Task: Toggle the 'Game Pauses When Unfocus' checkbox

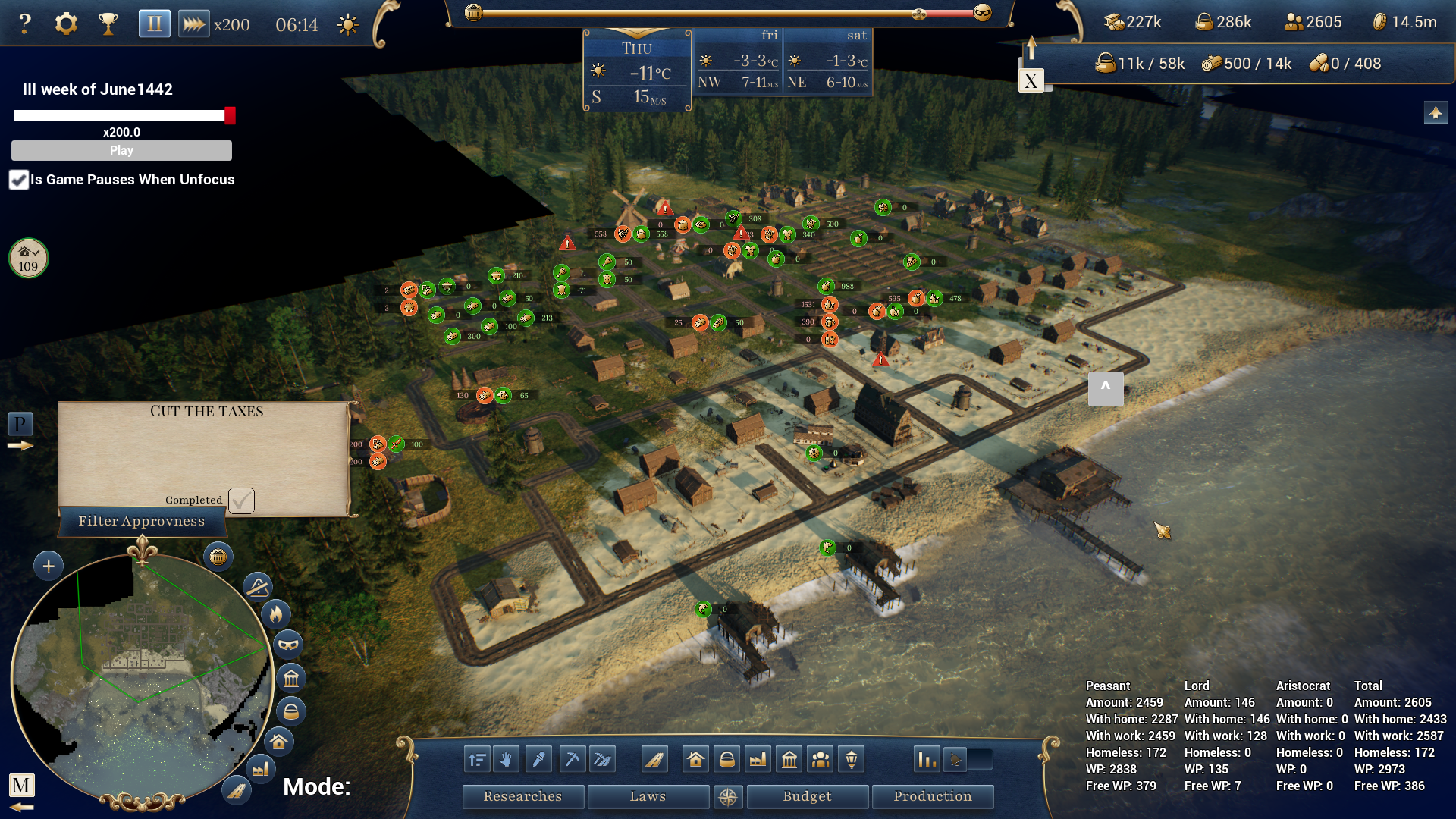Action: 19,180
